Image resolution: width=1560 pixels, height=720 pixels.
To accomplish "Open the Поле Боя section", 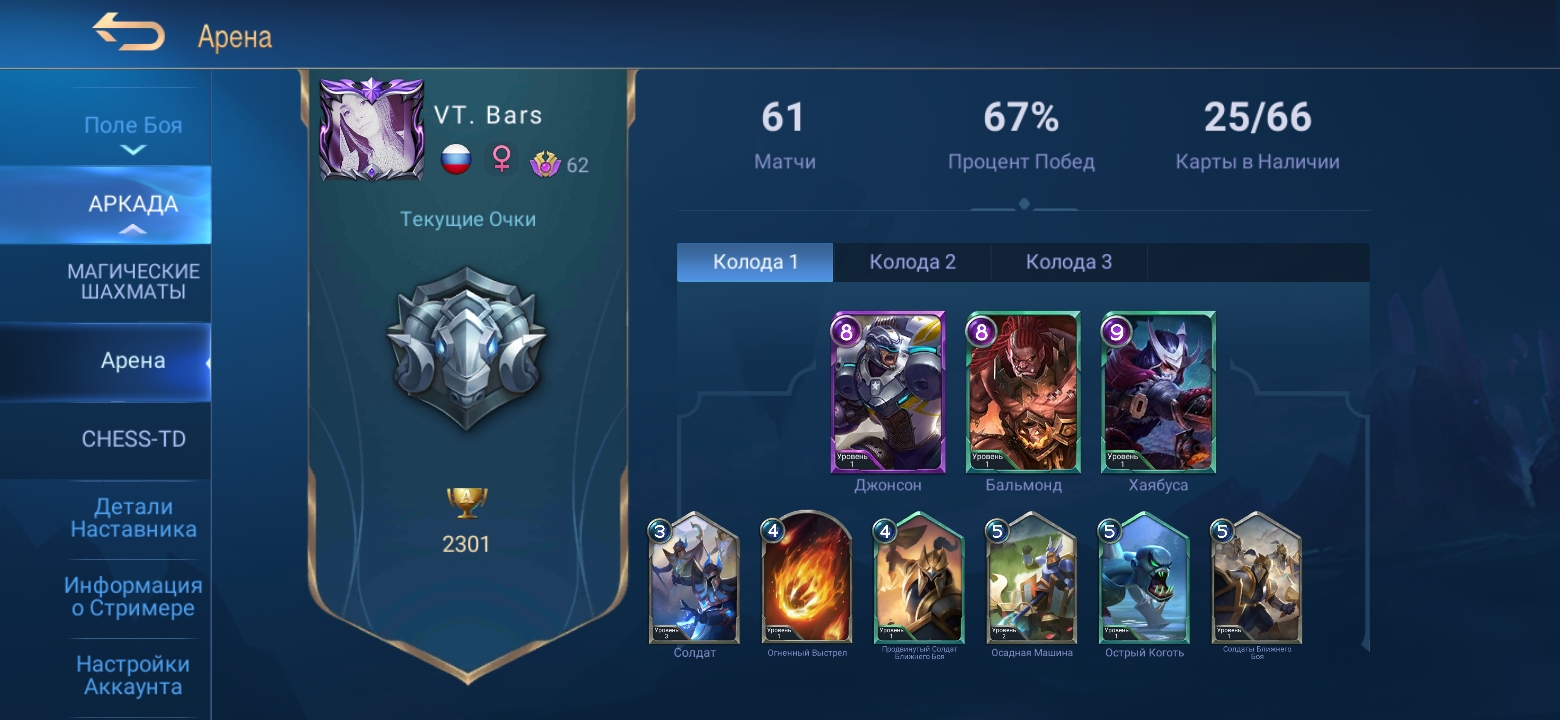I will coord(132,126).
